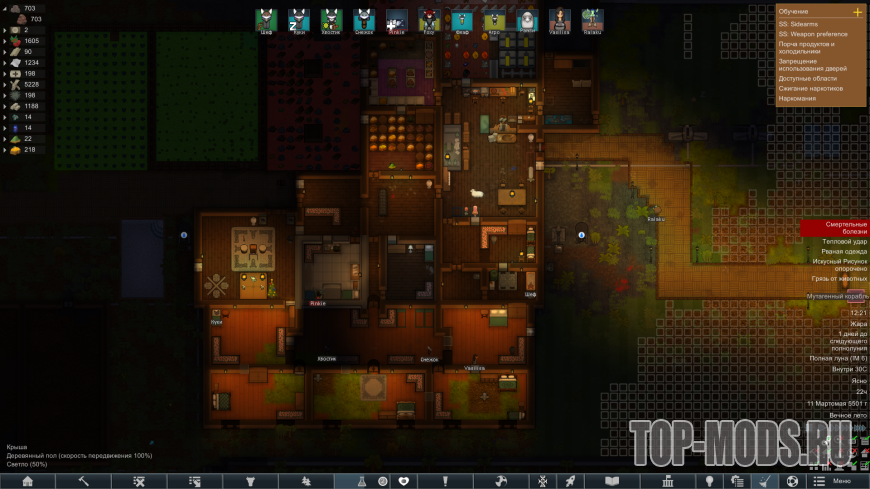Select colonist Vasilisa portrait
The image size is (870, 489).
[x=560, y=20]
